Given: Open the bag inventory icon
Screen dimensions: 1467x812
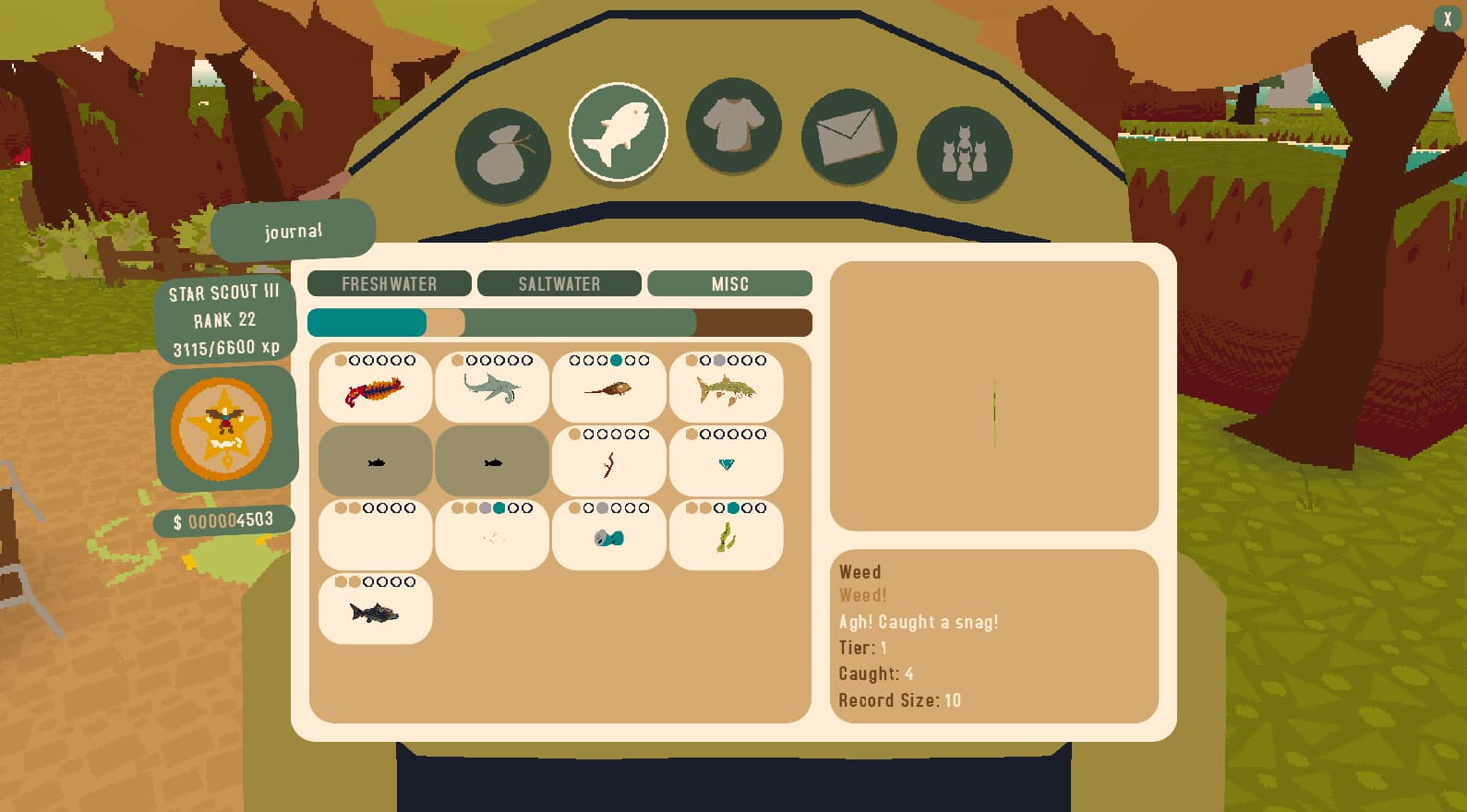Looking at the screenshot, I should pos(503,153).
